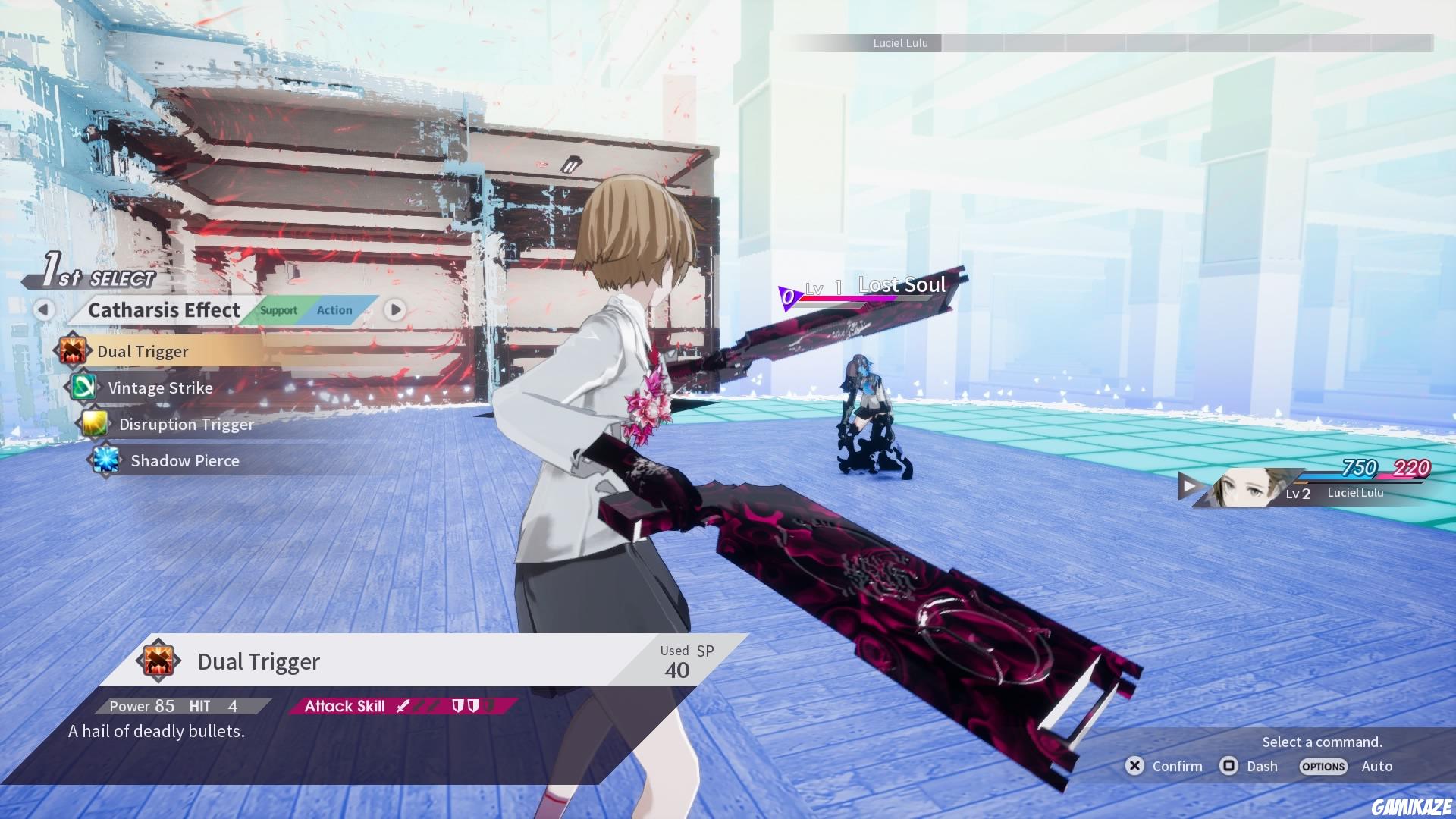
Task: Click the Vintage Strike skill icon
Action: [x=84, y=388]
